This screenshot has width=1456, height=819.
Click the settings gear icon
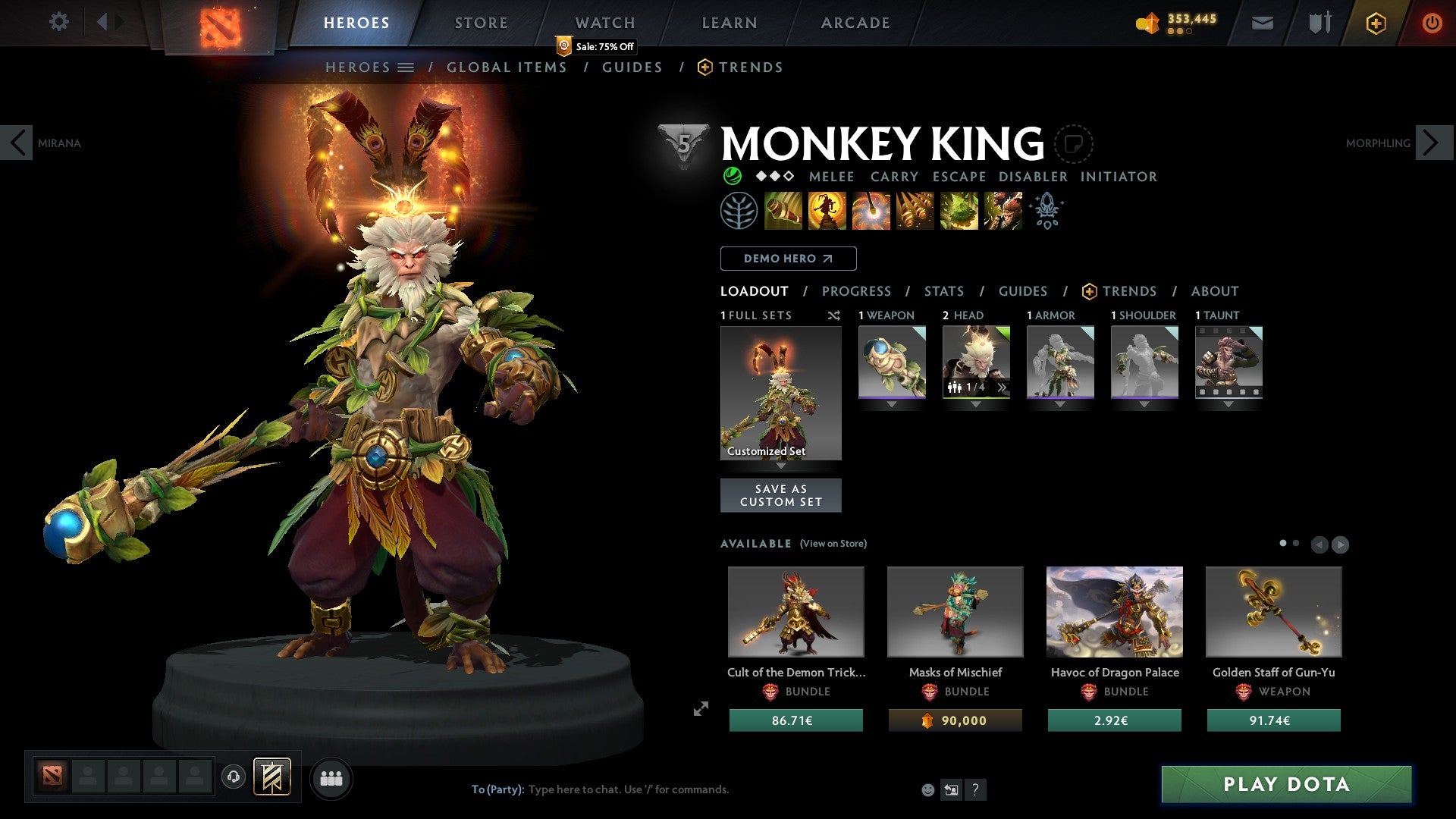(x=59, y=22)
